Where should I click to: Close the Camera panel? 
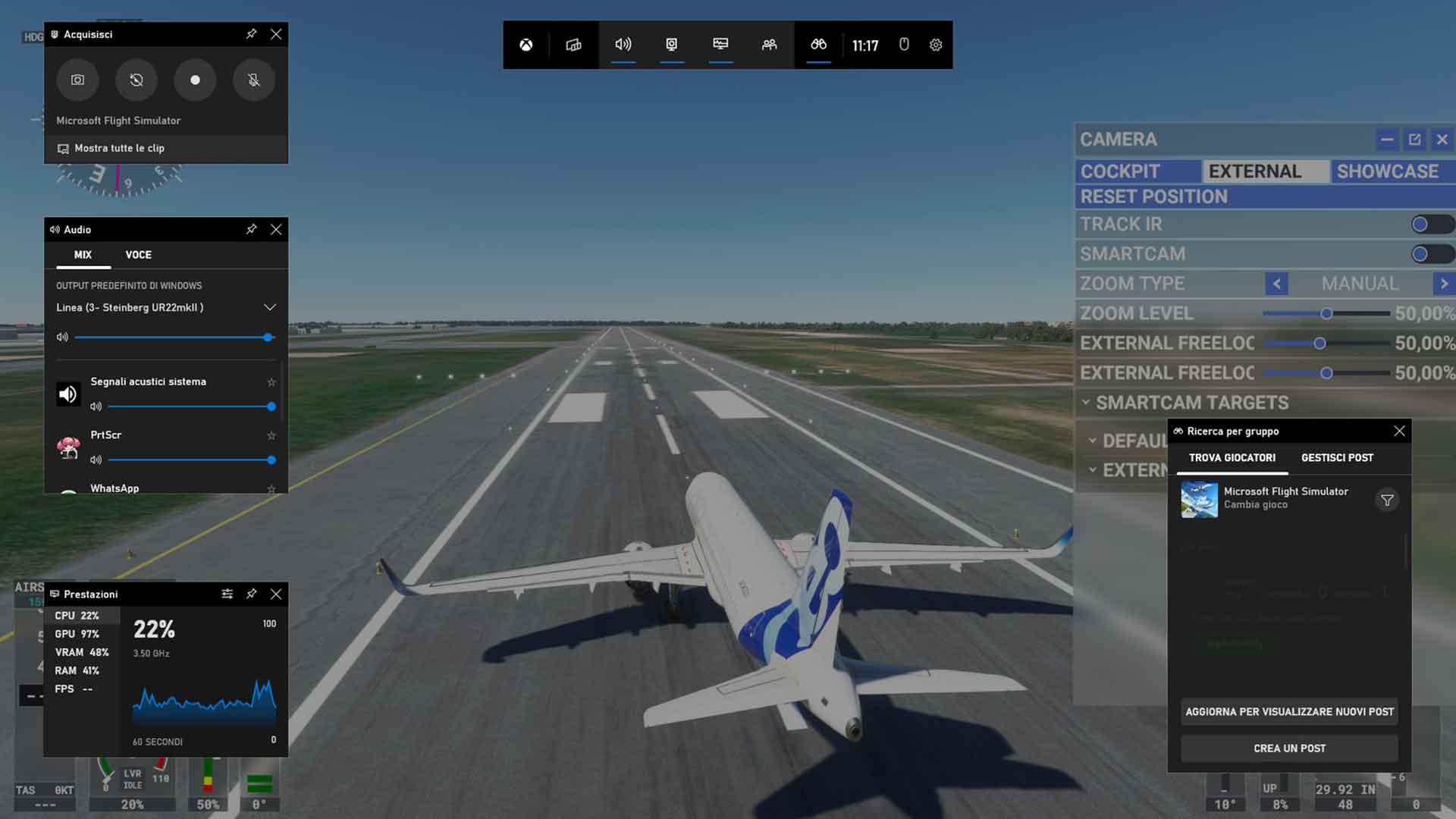pyautogui.click(x=1442, y=140)
